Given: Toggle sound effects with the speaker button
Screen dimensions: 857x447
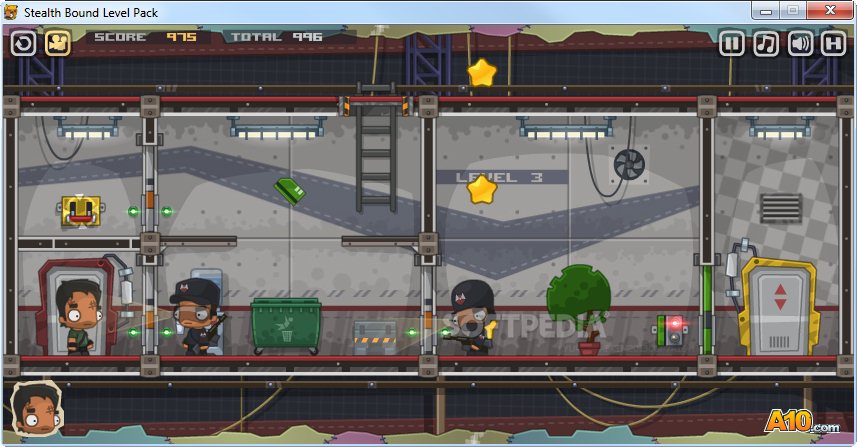Looking at the screenshot, I should coord(799,43).
